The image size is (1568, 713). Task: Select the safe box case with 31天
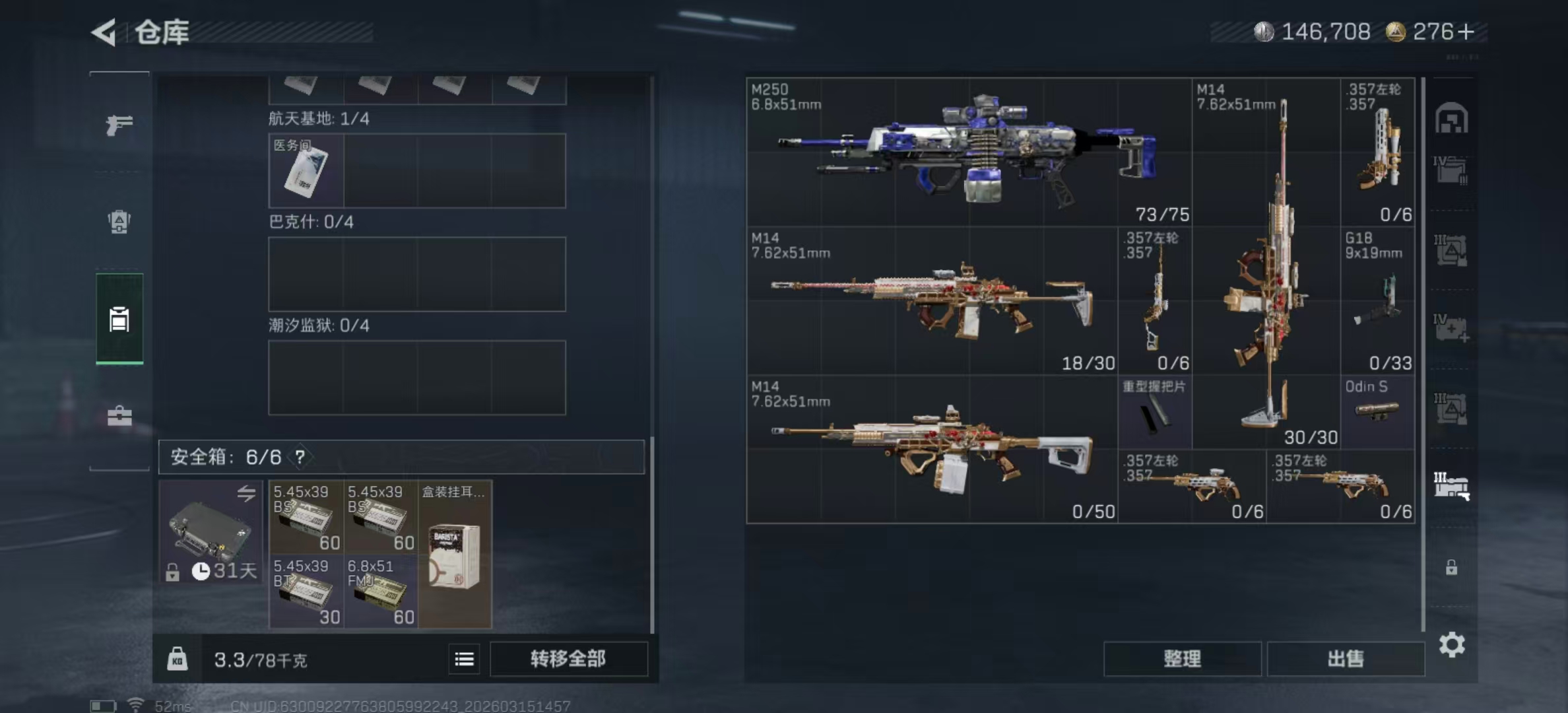point(211,532)
